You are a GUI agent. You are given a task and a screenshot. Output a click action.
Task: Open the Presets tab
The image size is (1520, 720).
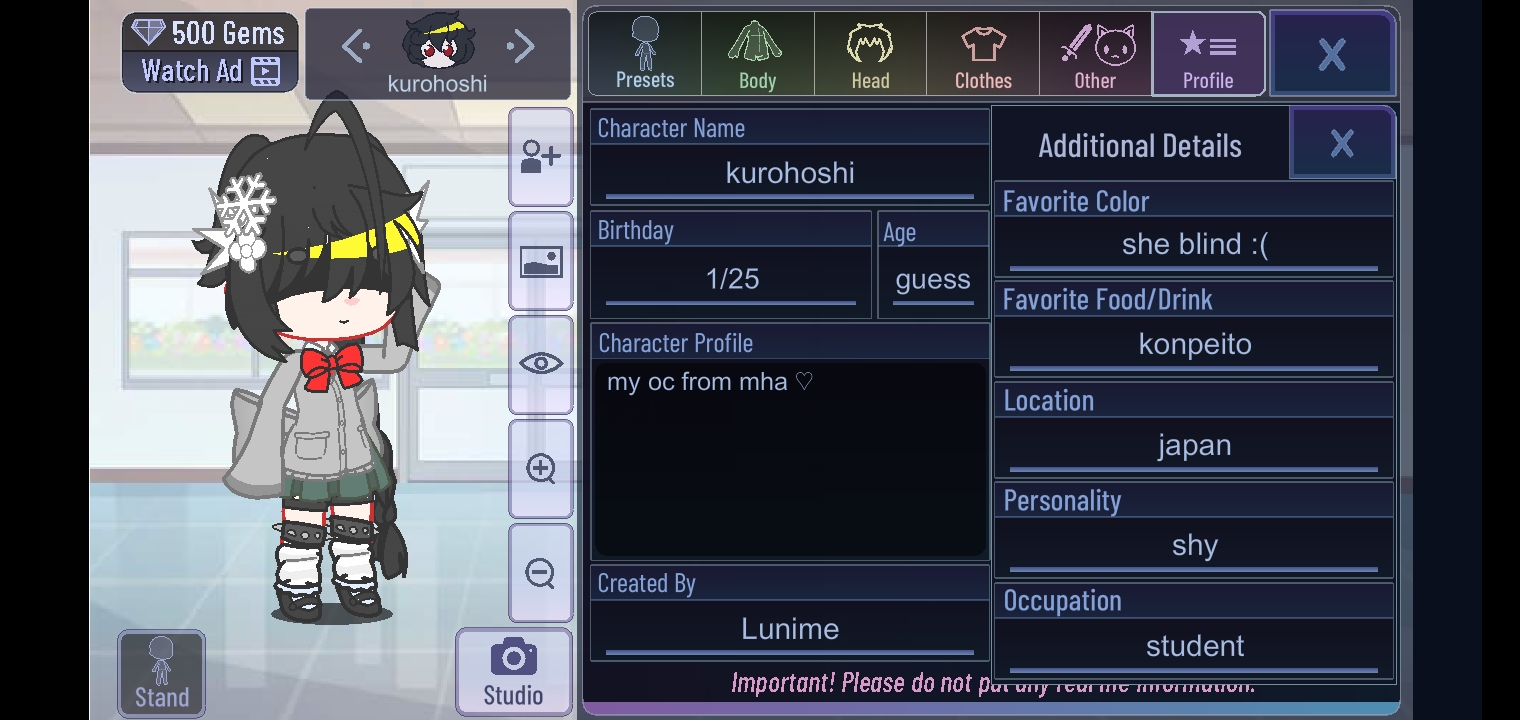[x=645, y=55]
